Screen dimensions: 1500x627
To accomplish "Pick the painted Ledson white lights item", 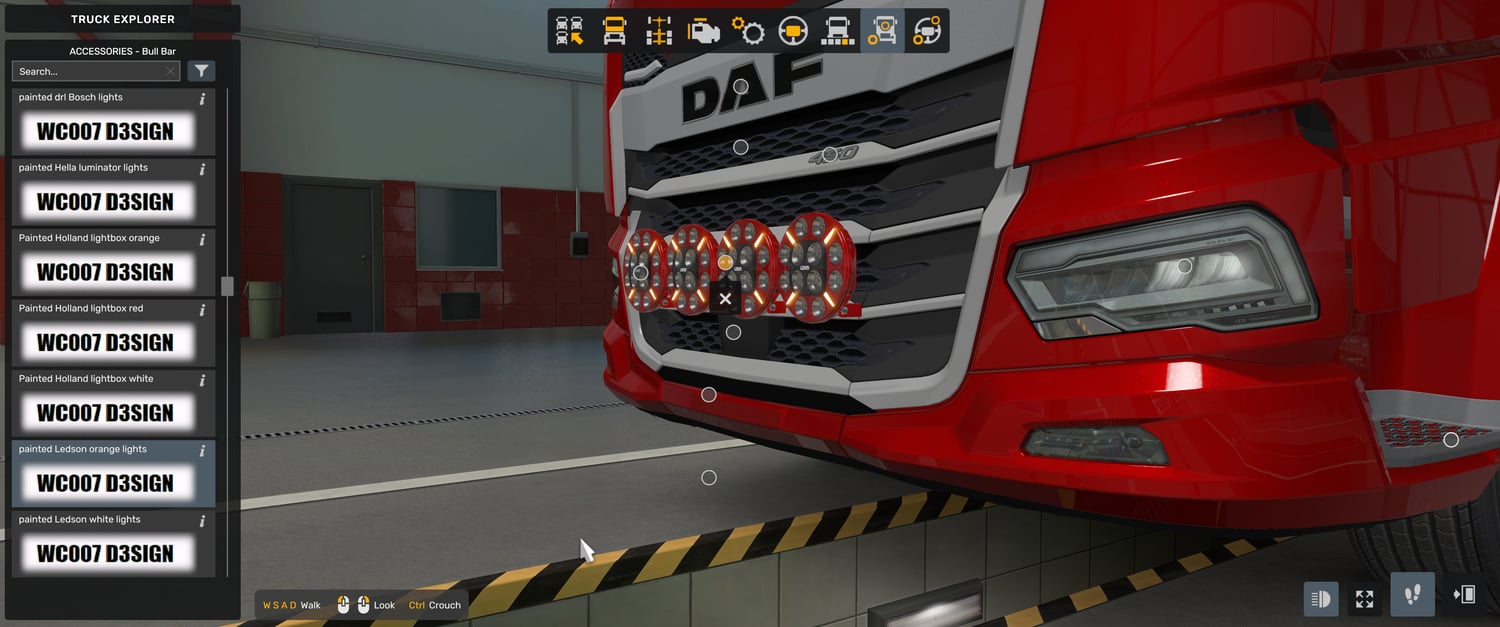I will 105,553.
